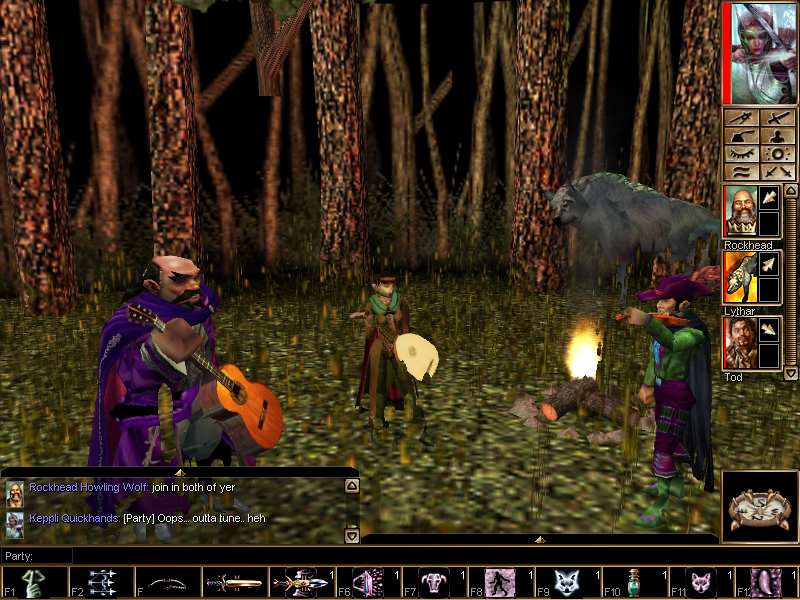The image size is (800, 600).
Task: Click the crossed swords button
Action: [x=775, y=172]
